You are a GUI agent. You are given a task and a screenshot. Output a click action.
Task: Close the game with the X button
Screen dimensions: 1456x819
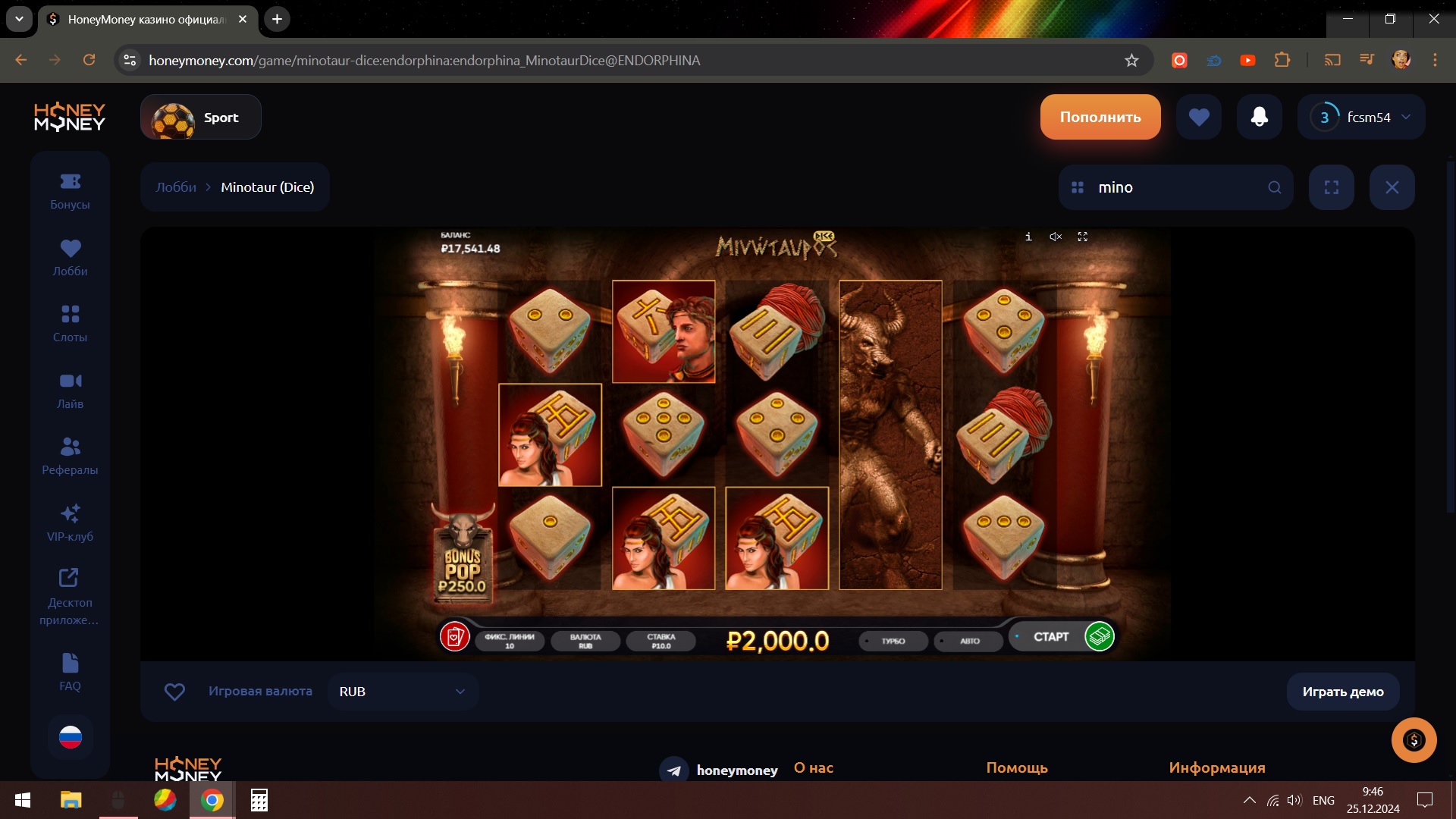pos(1392,187)
